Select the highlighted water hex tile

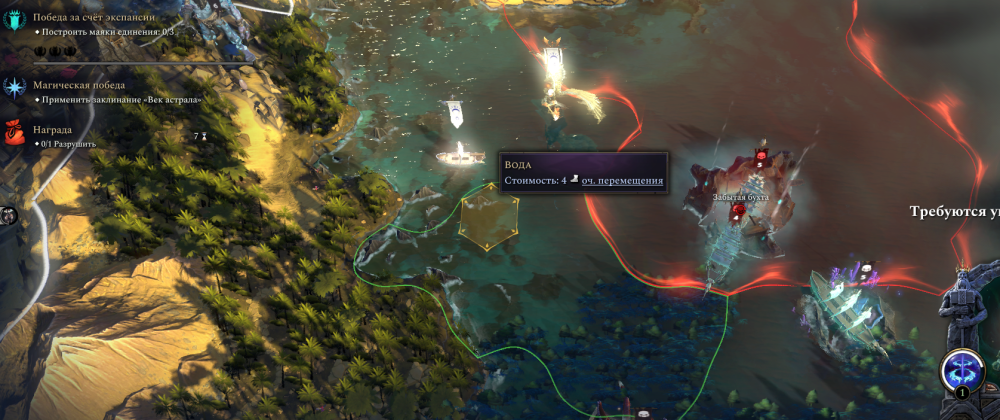coord(489,218)
